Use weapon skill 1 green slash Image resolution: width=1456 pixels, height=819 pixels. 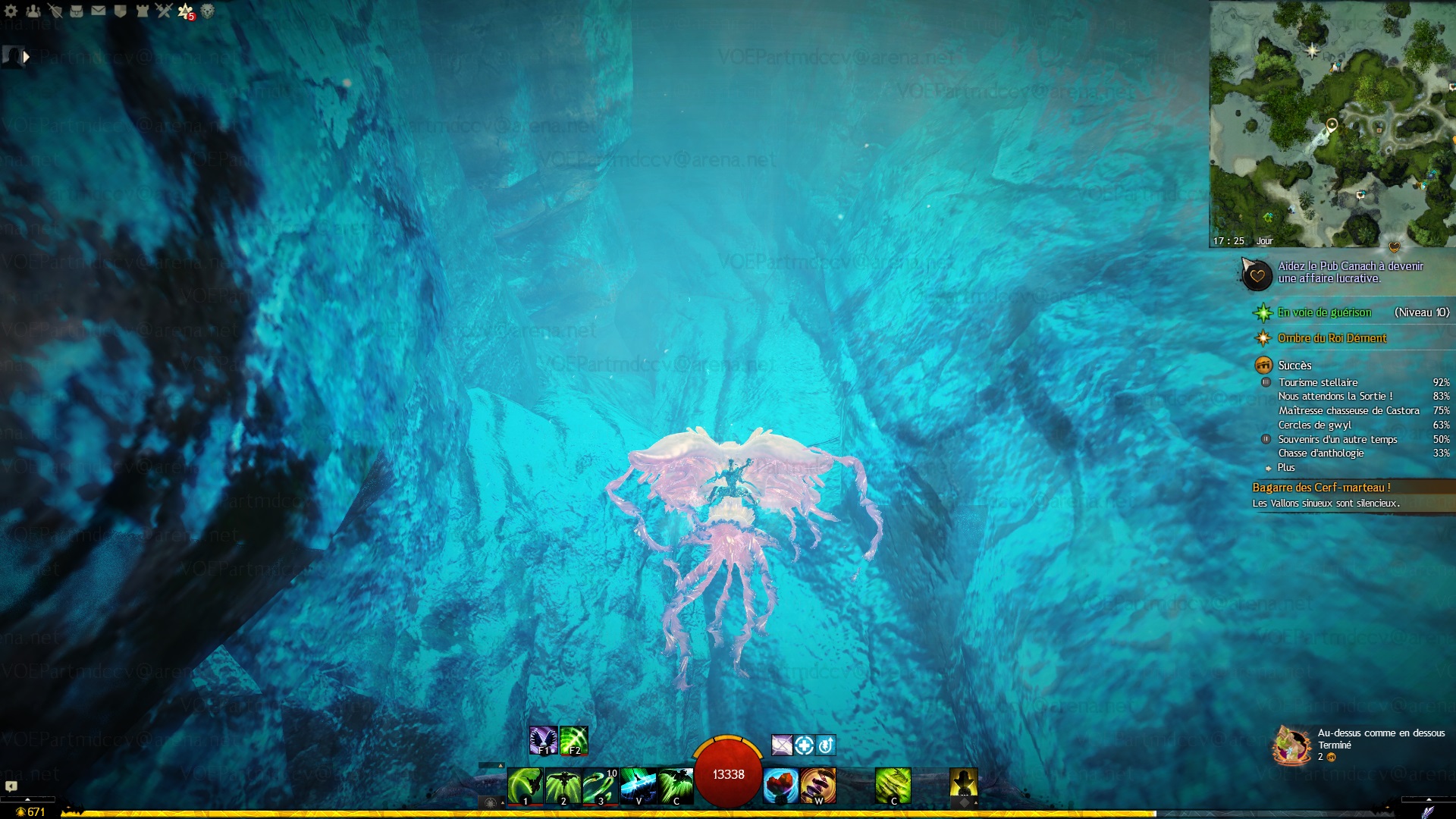(x=525, y=785)
